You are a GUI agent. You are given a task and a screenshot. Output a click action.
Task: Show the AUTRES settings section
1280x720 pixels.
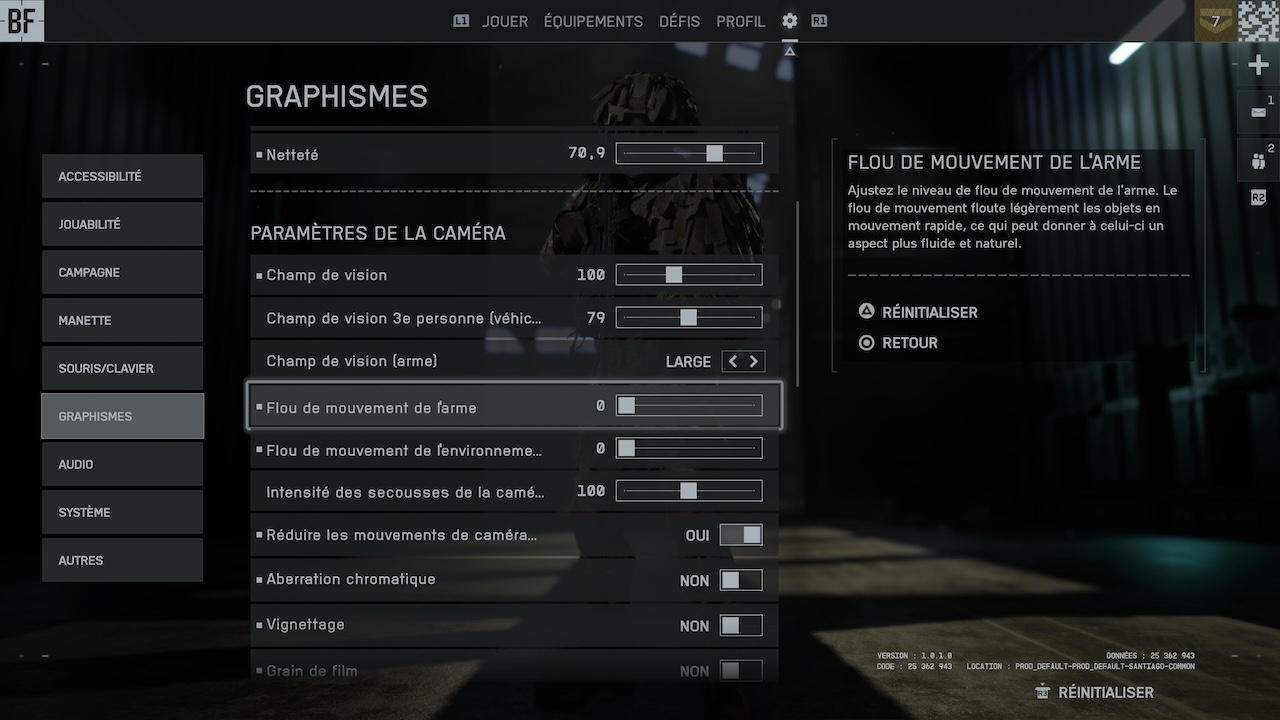pyautogui.click(x=122, y=560)
